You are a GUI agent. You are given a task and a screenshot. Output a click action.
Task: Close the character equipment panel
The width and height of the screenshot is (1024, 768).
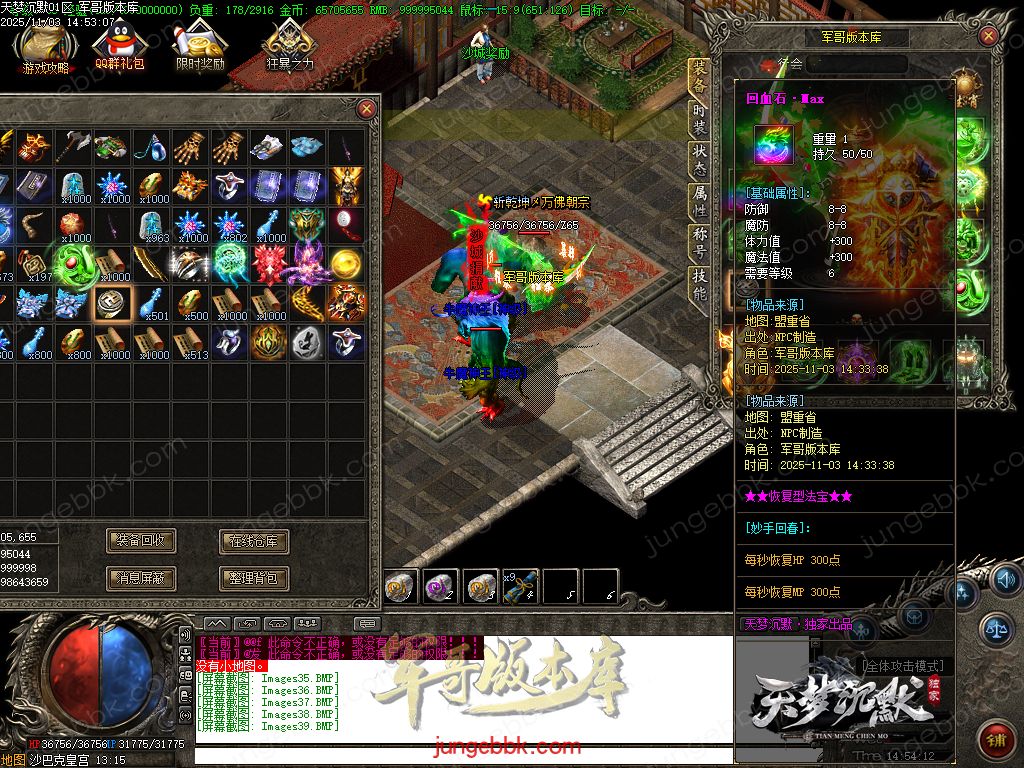click(x=988, y=37)
